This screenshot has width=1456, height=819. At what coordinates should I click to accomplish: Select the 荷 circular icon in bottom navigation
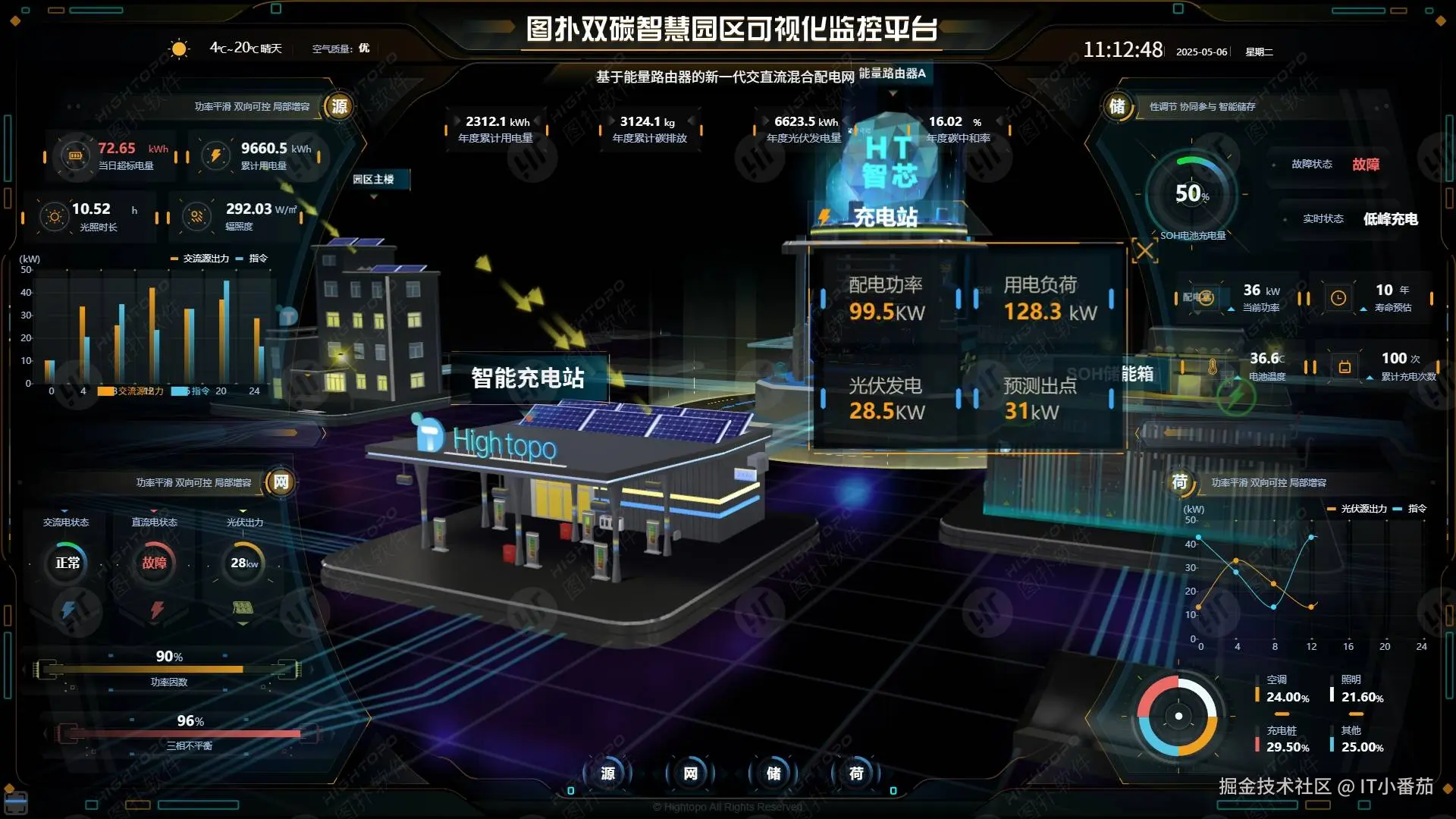pyautogui.click(x=856, y=774)
